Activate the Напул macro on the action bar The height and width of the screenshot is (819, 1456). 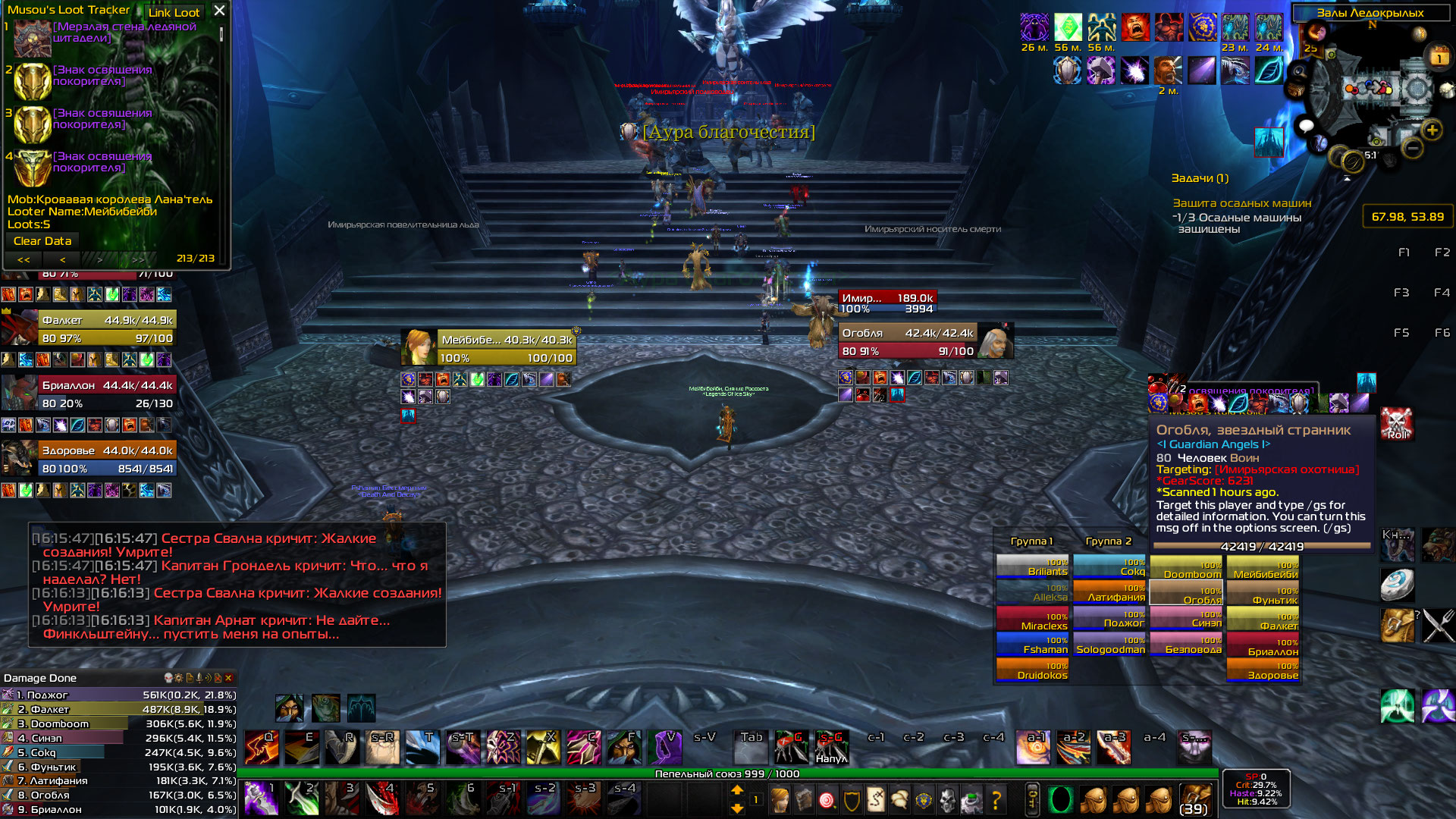coord(831,748)
